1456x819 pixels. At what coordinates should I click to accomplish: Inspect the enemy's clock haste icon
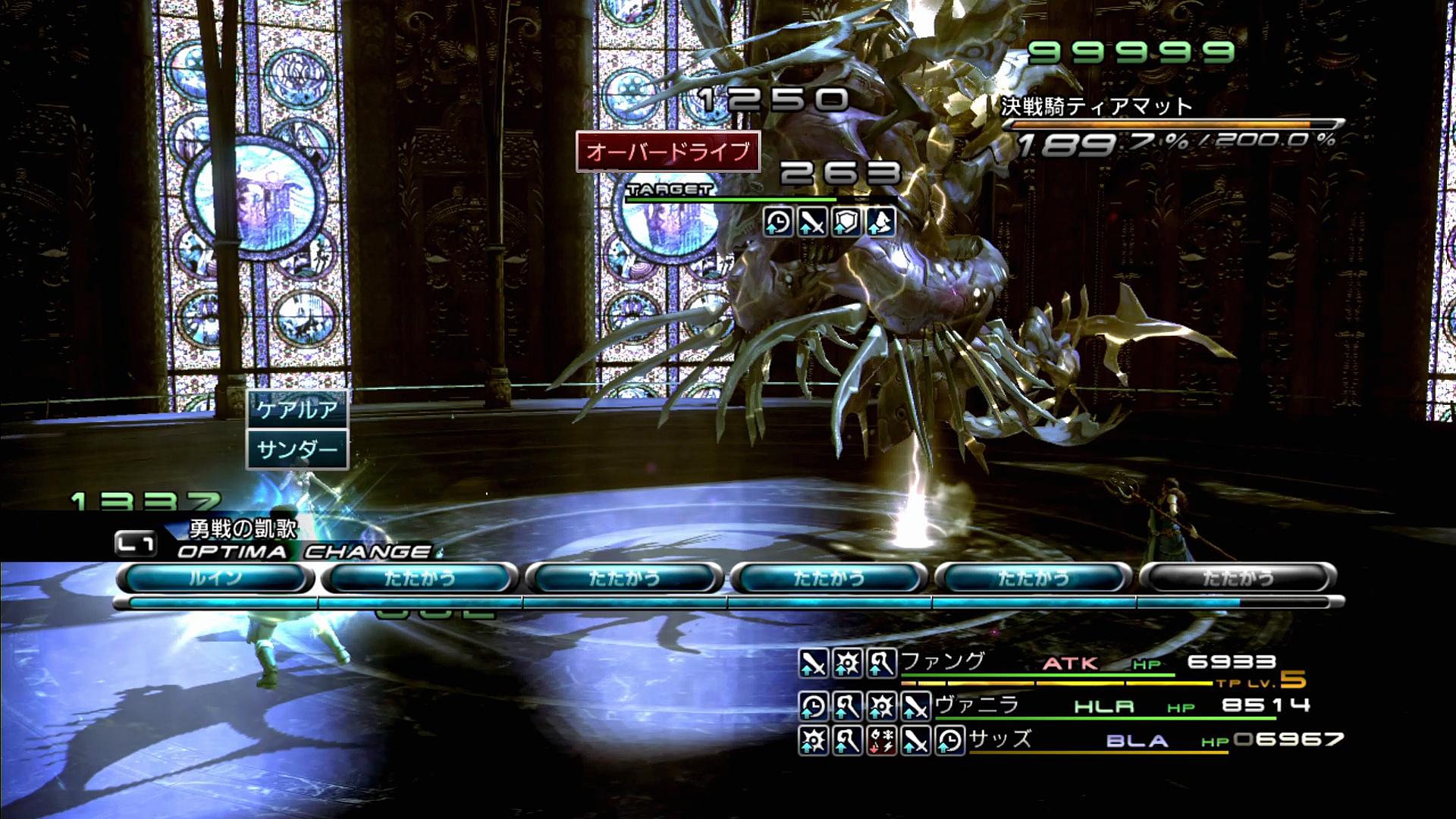coord(778,222)
